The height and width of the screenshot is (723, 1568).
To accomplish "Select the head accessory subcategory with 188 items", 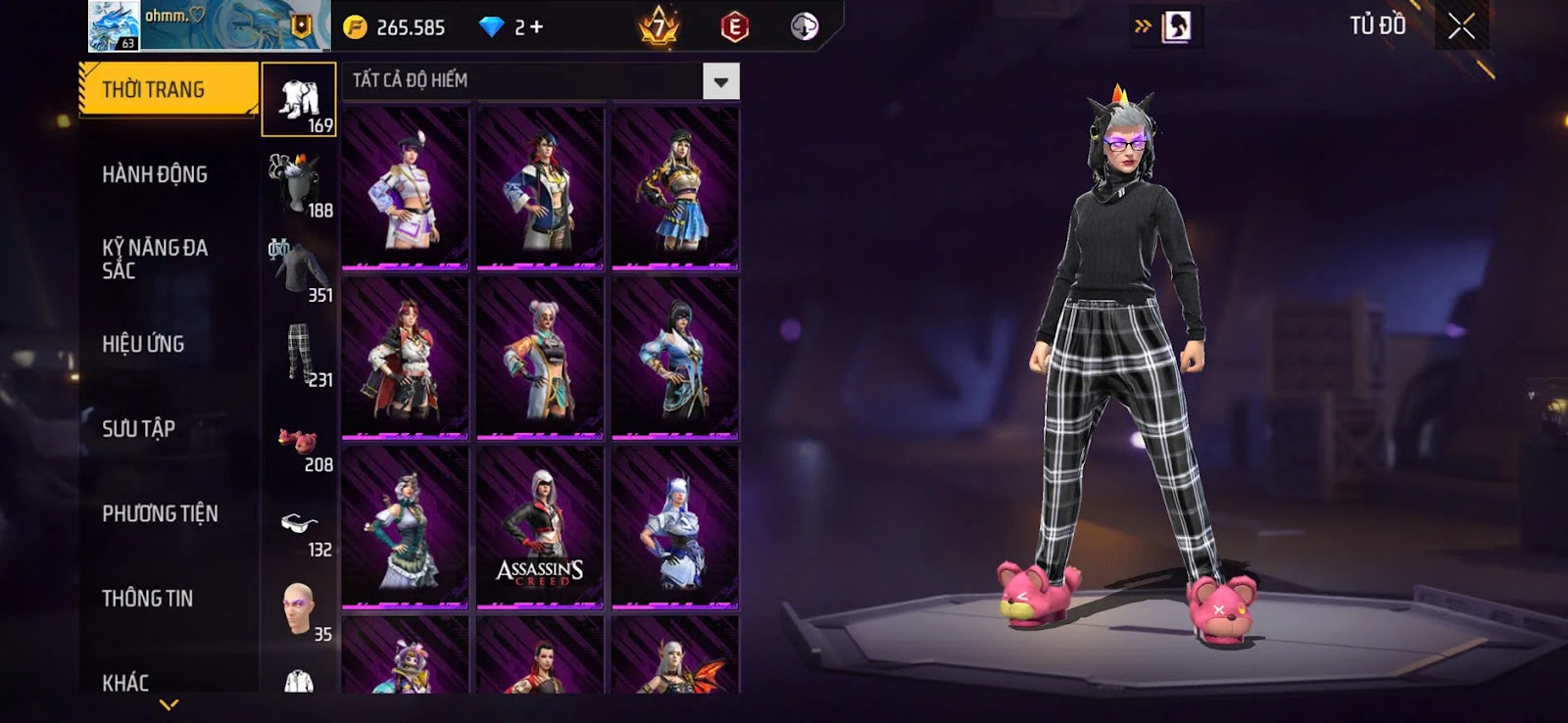I will 300,185.
